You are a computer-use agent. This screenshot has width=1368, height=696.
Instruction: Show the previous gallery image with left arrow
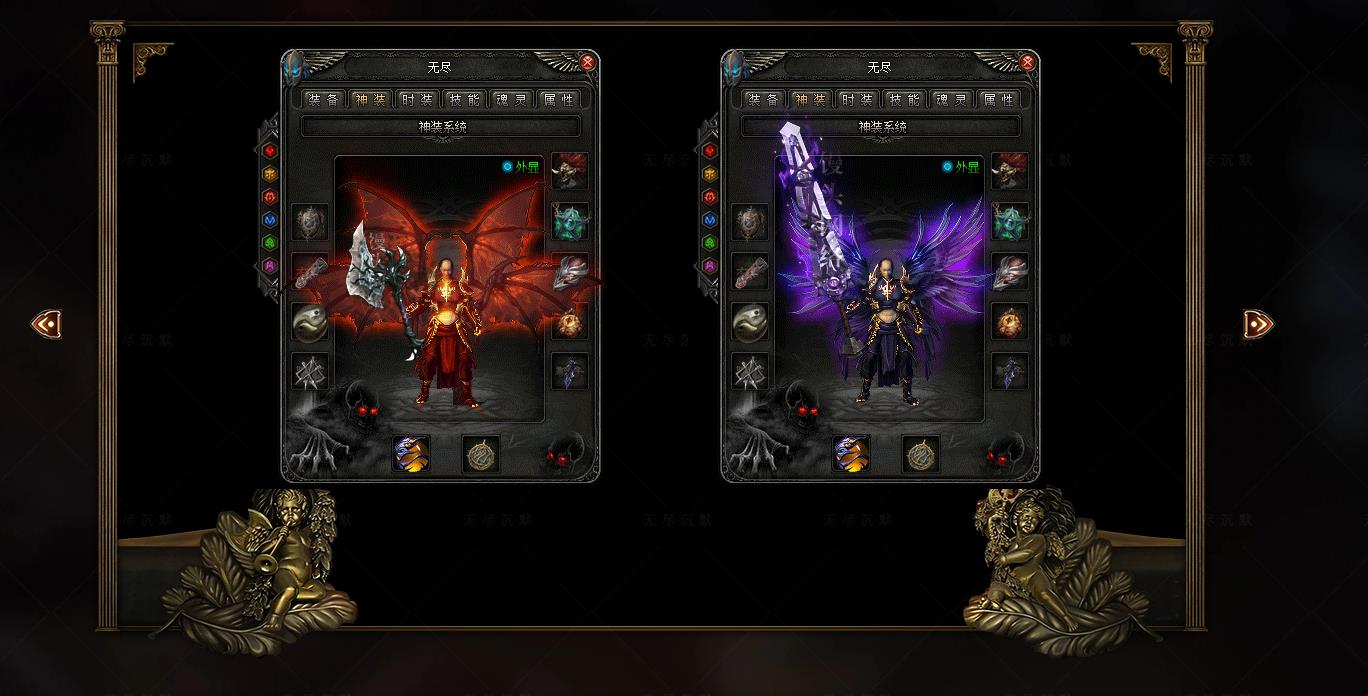point(46,324)
